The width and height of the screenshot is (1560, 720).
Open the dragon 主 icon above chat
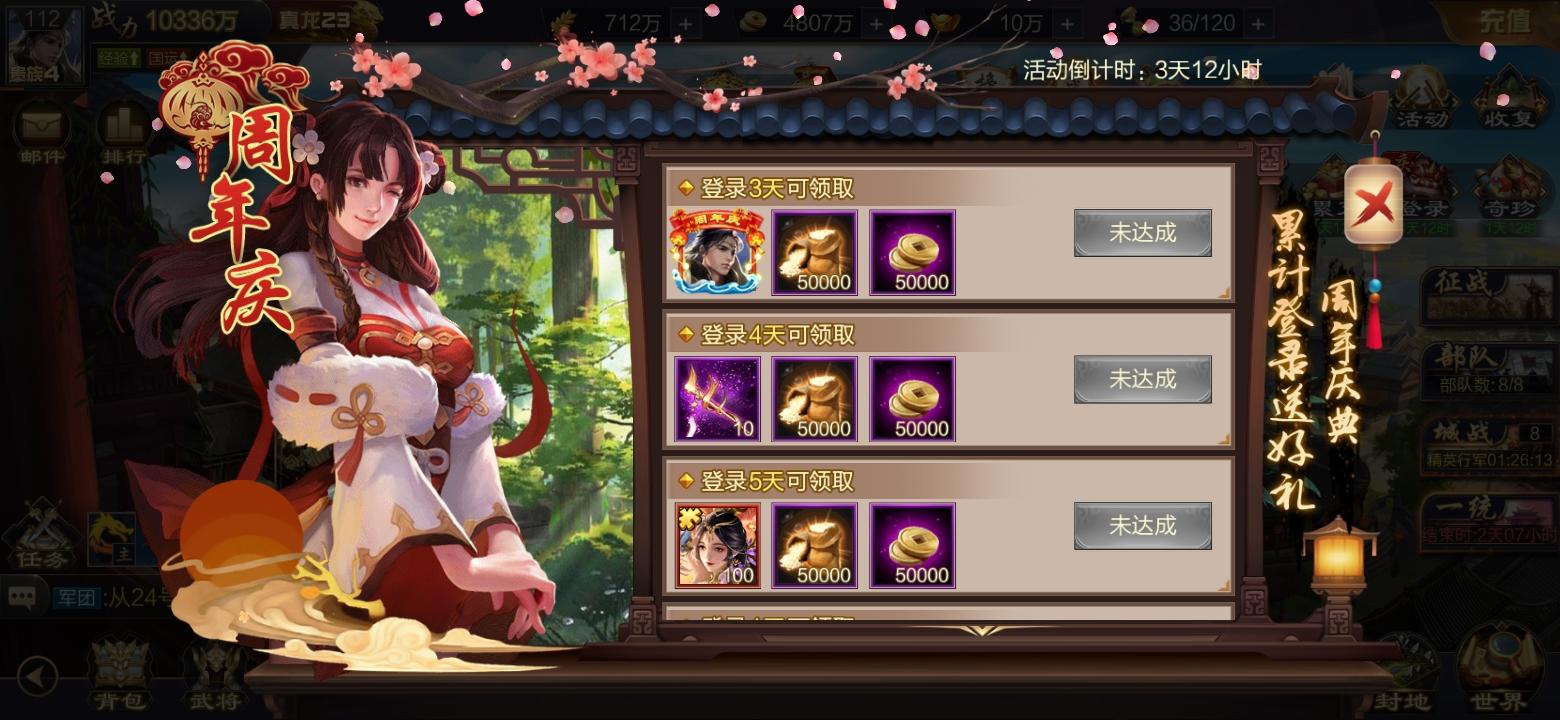click(x=113, y=538)
